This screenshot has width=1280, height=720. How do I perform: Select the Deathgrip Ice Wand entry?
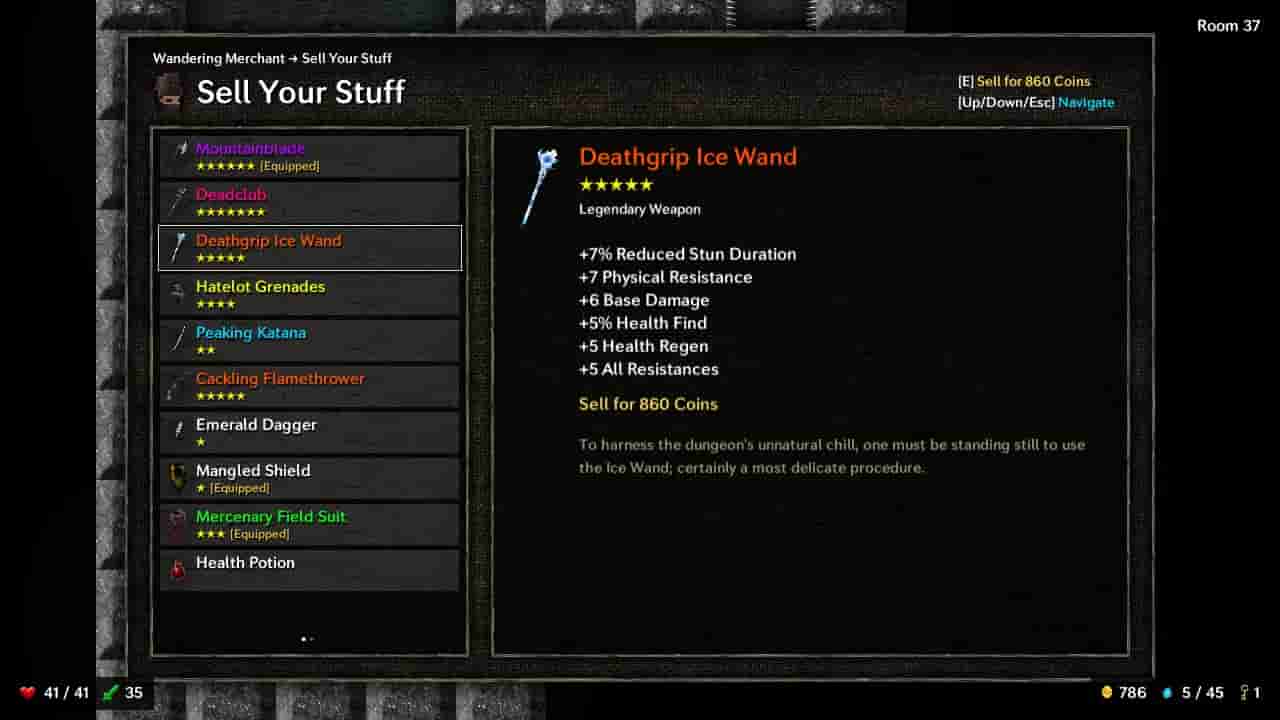309,249
